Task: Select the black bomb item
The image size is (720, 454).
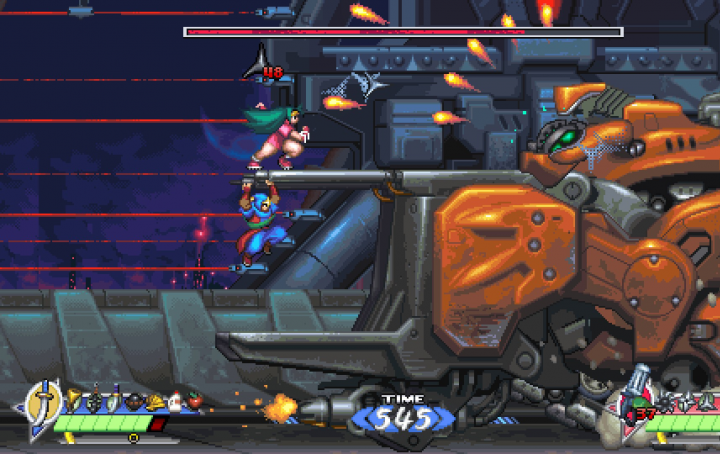Action: tap(135, 402)
